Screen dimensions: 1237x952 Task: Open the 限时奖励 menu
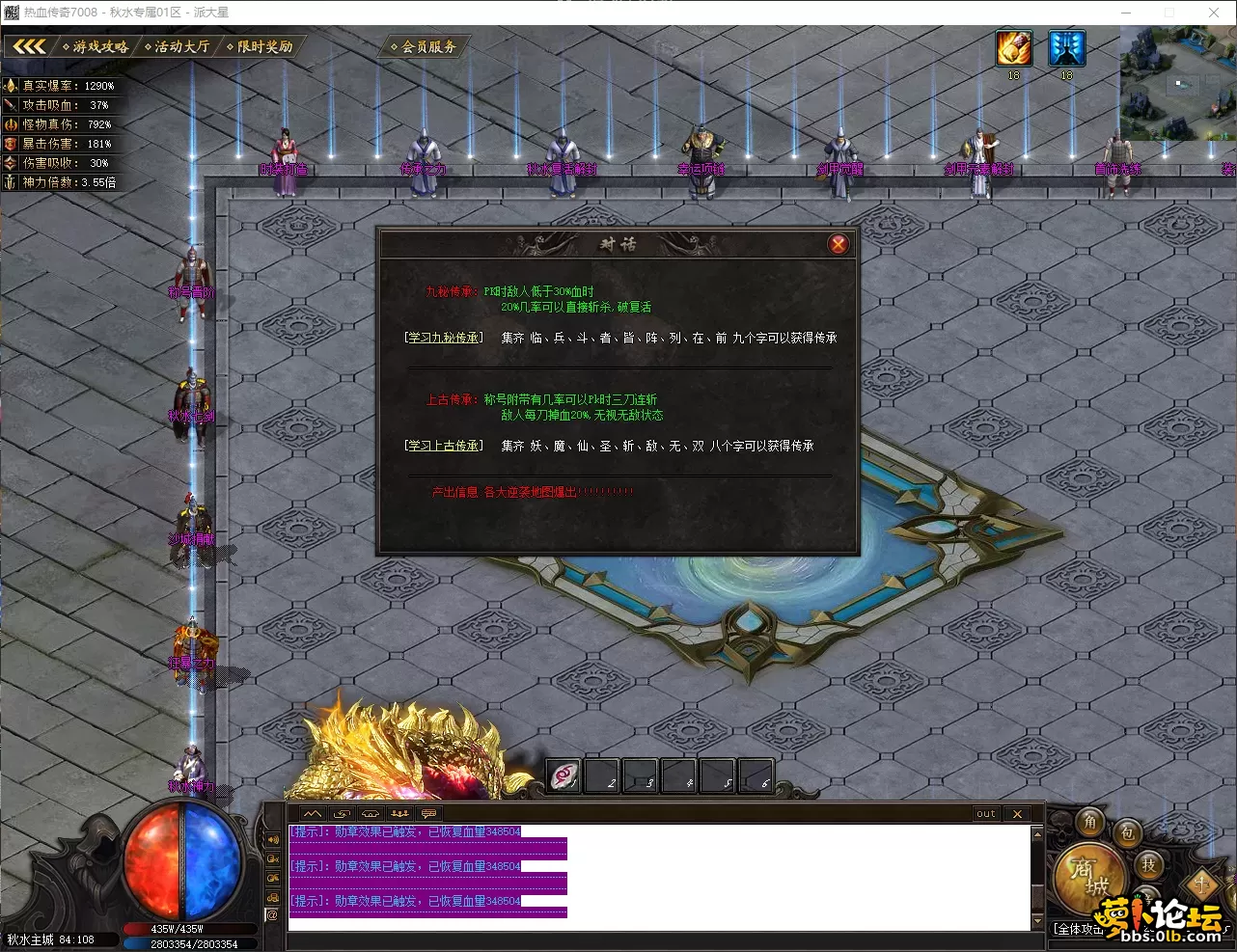(x=261, y=46)
